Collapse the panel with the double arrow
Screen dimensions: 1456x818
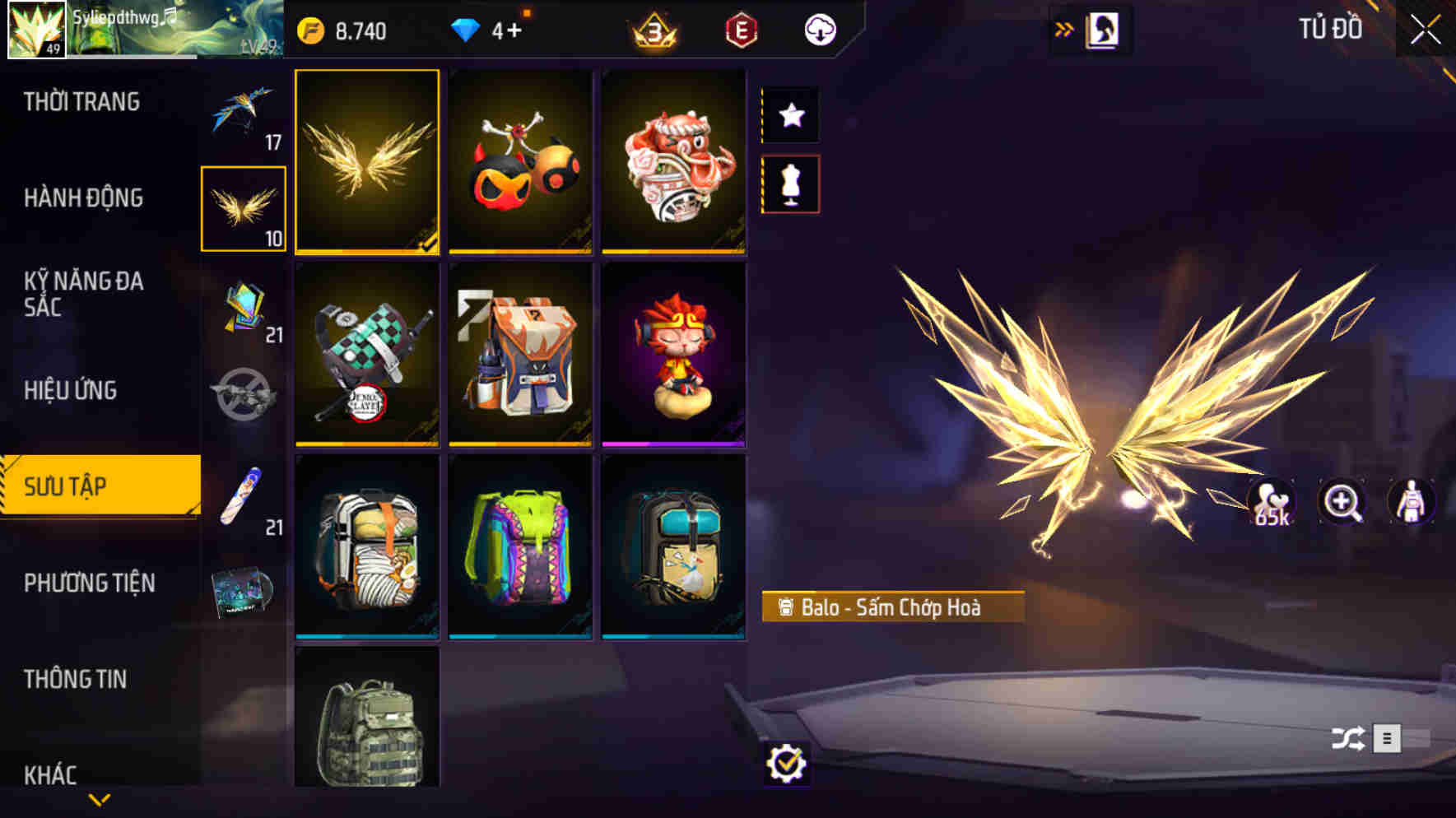1063,27
